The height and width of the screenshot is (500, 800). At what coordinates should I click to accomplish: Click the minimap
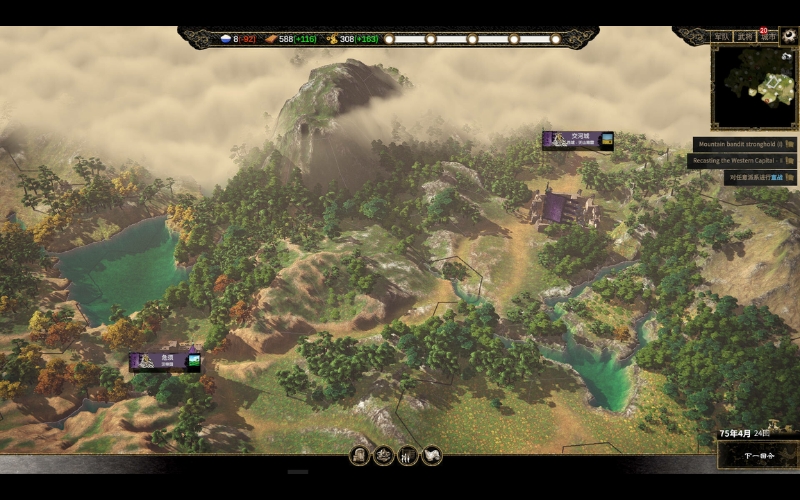pyautogui.click(x=754, y=87)
